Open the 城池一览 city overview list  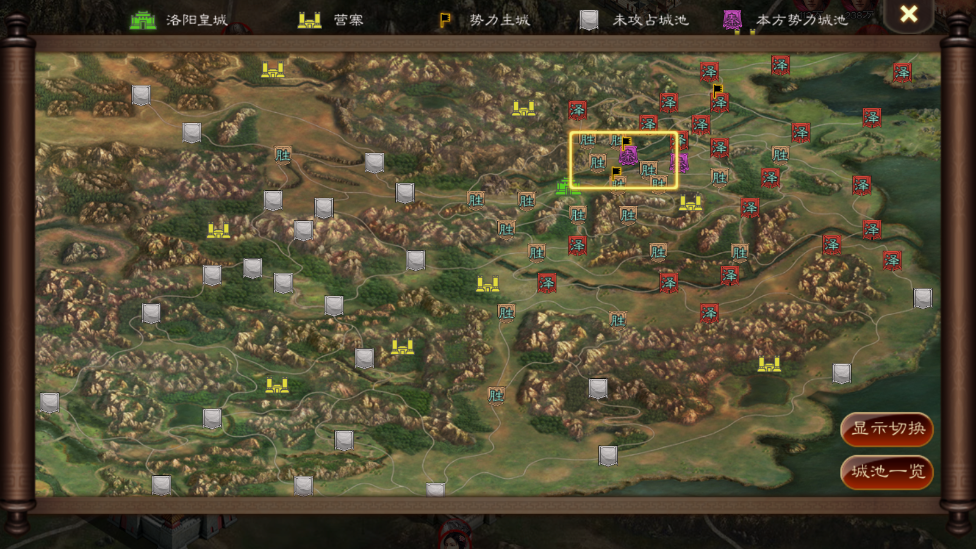coord(887,472)
